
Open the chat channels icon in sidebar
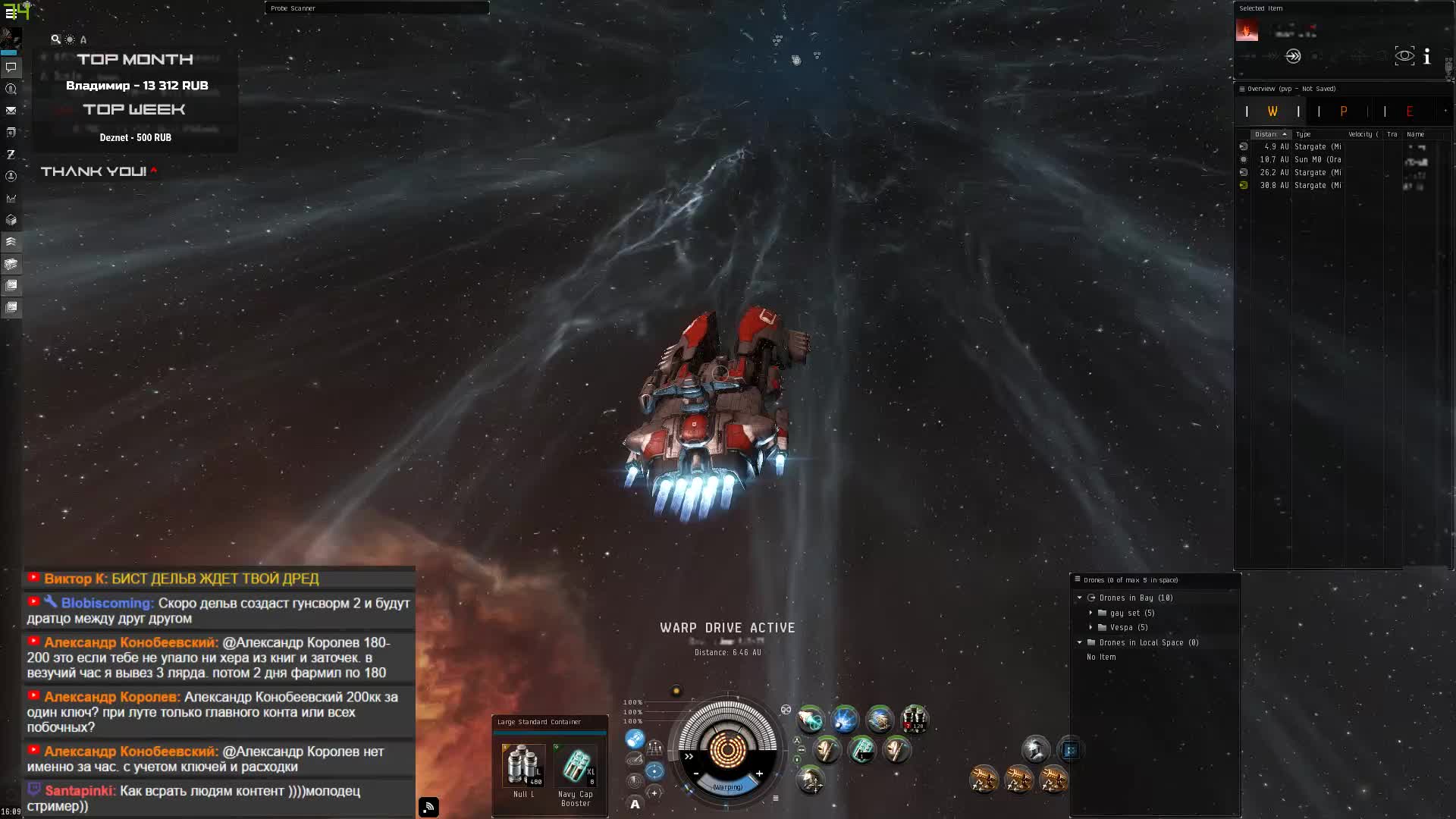click(x=11, y=67)
